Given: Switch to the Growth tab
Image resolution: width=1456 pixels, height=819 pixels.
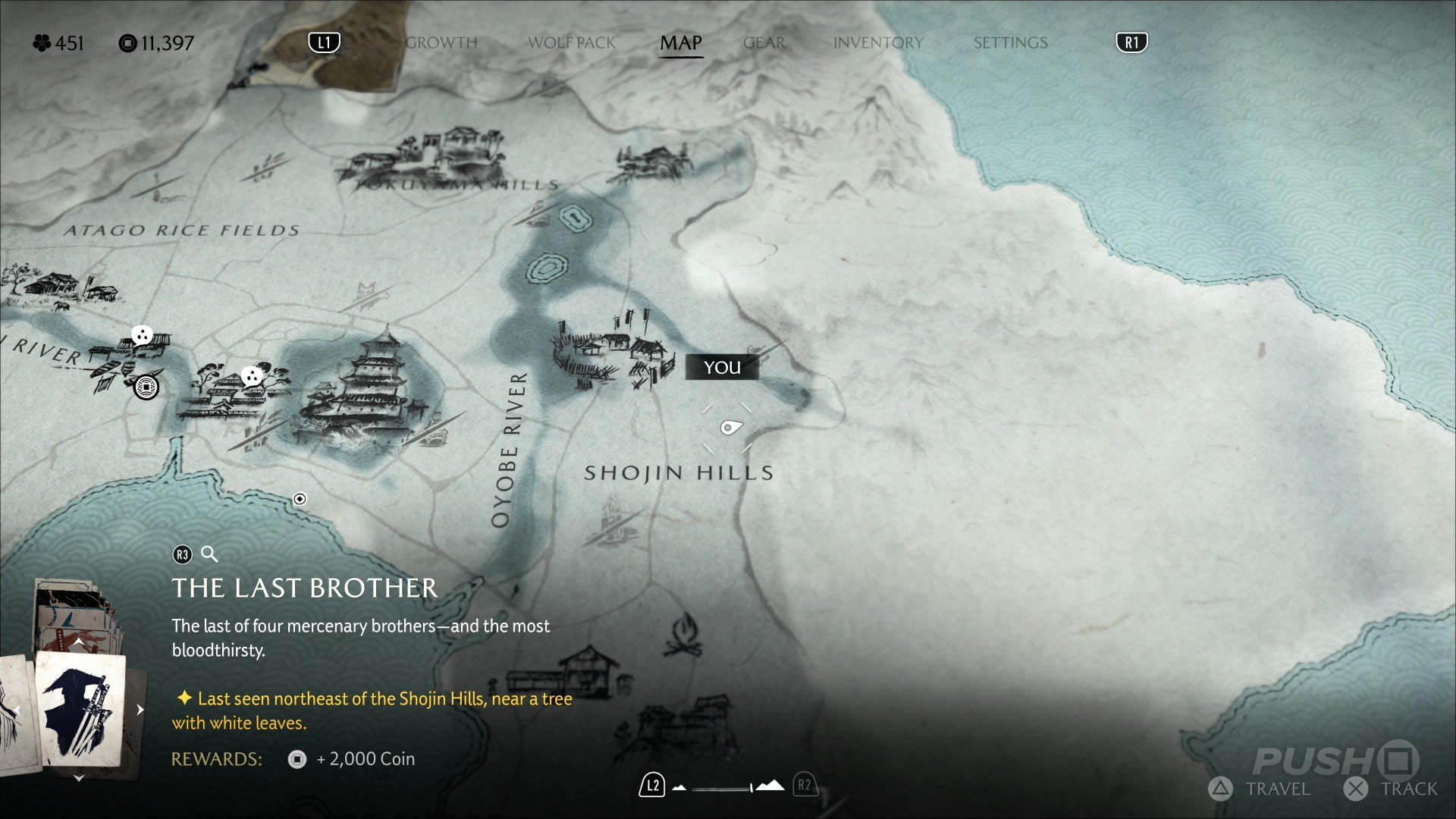Looking at the screenshot, I should (x=441, y=43).
